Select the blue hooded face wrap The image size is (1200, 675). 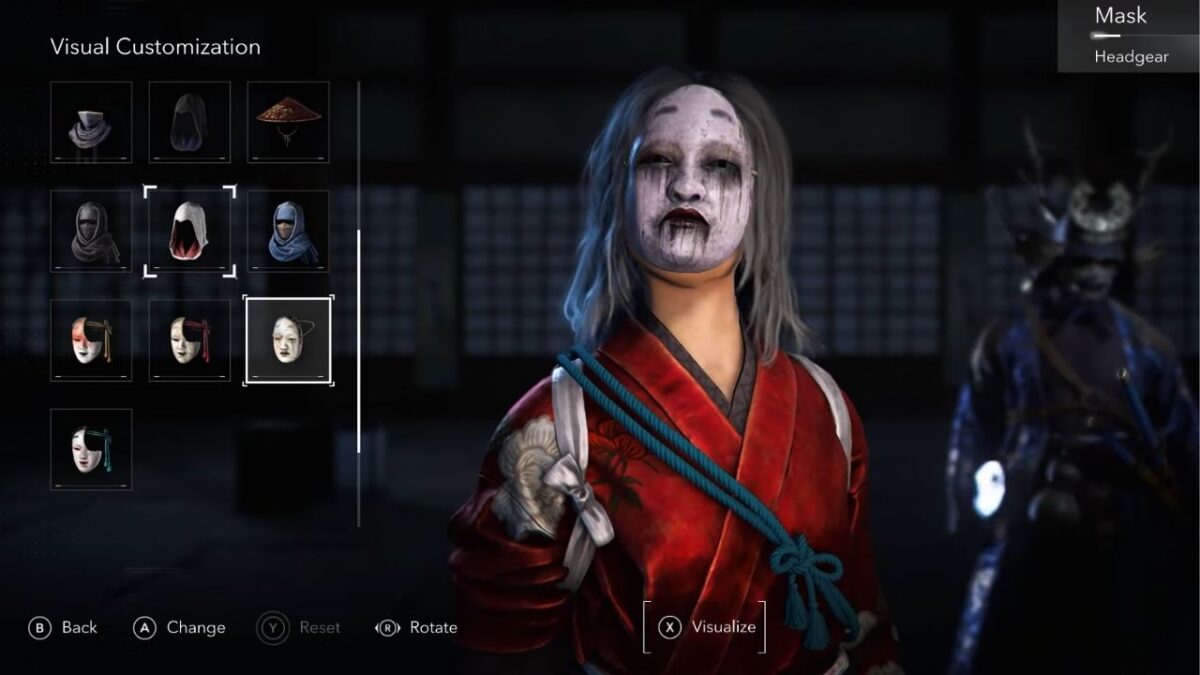coord(288,231)
